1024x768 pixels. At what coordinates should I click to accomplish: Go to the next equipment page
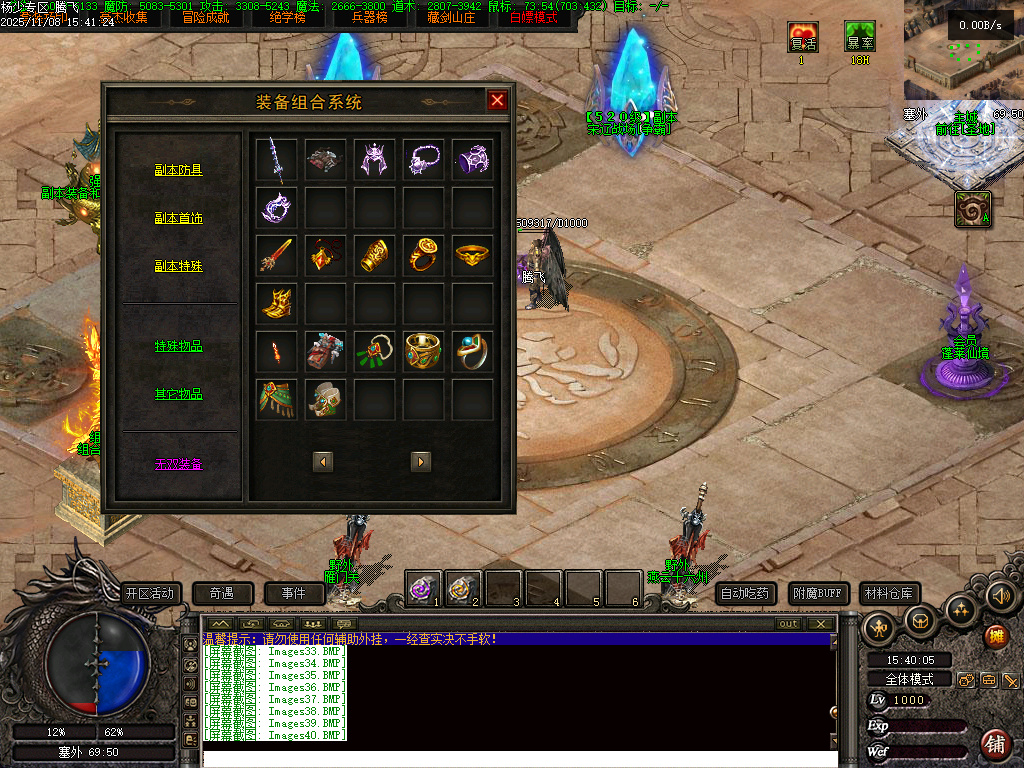(x=421, y=461)
